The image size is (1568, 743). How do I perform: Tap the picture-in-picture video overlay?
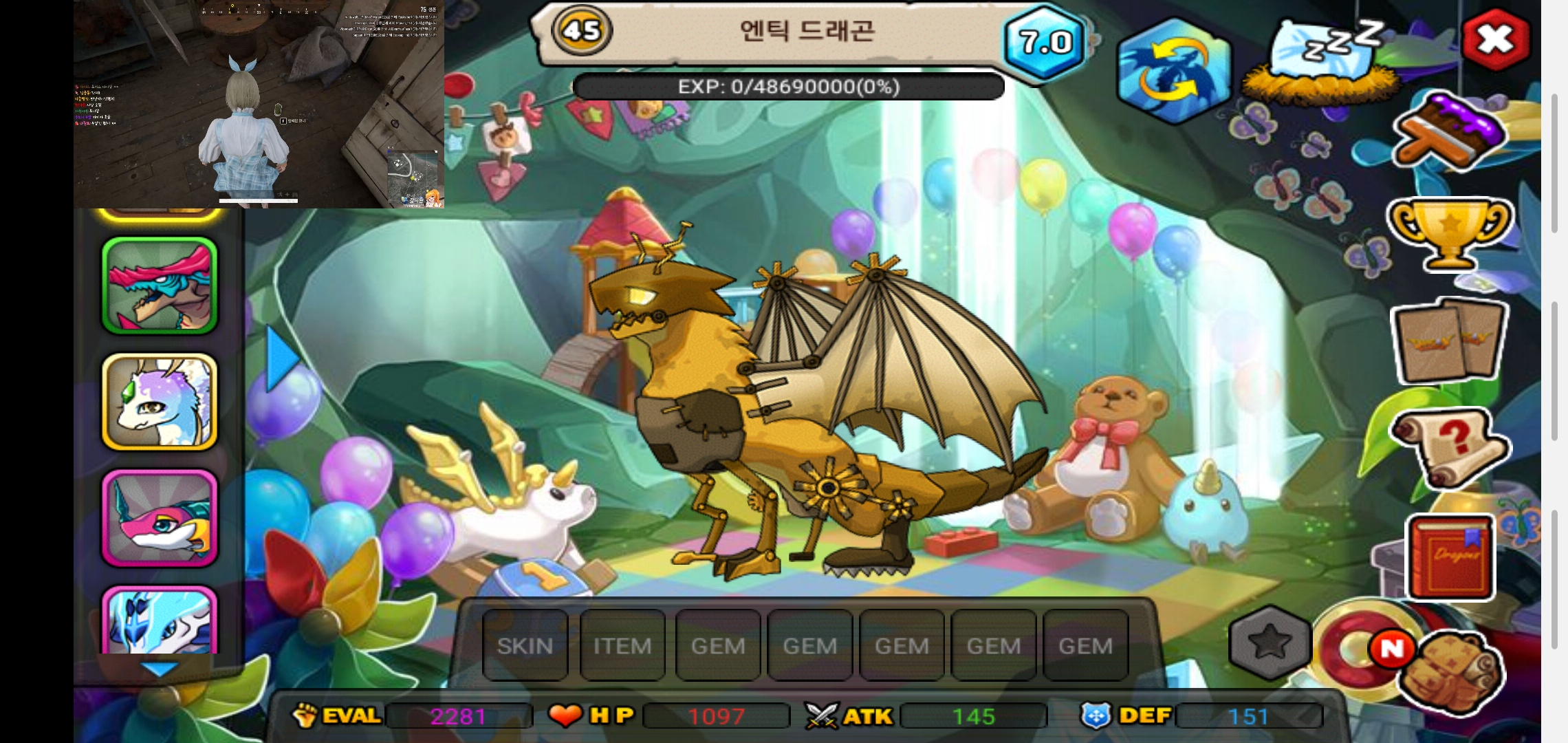pyautogui.click(x=259, y=103)
